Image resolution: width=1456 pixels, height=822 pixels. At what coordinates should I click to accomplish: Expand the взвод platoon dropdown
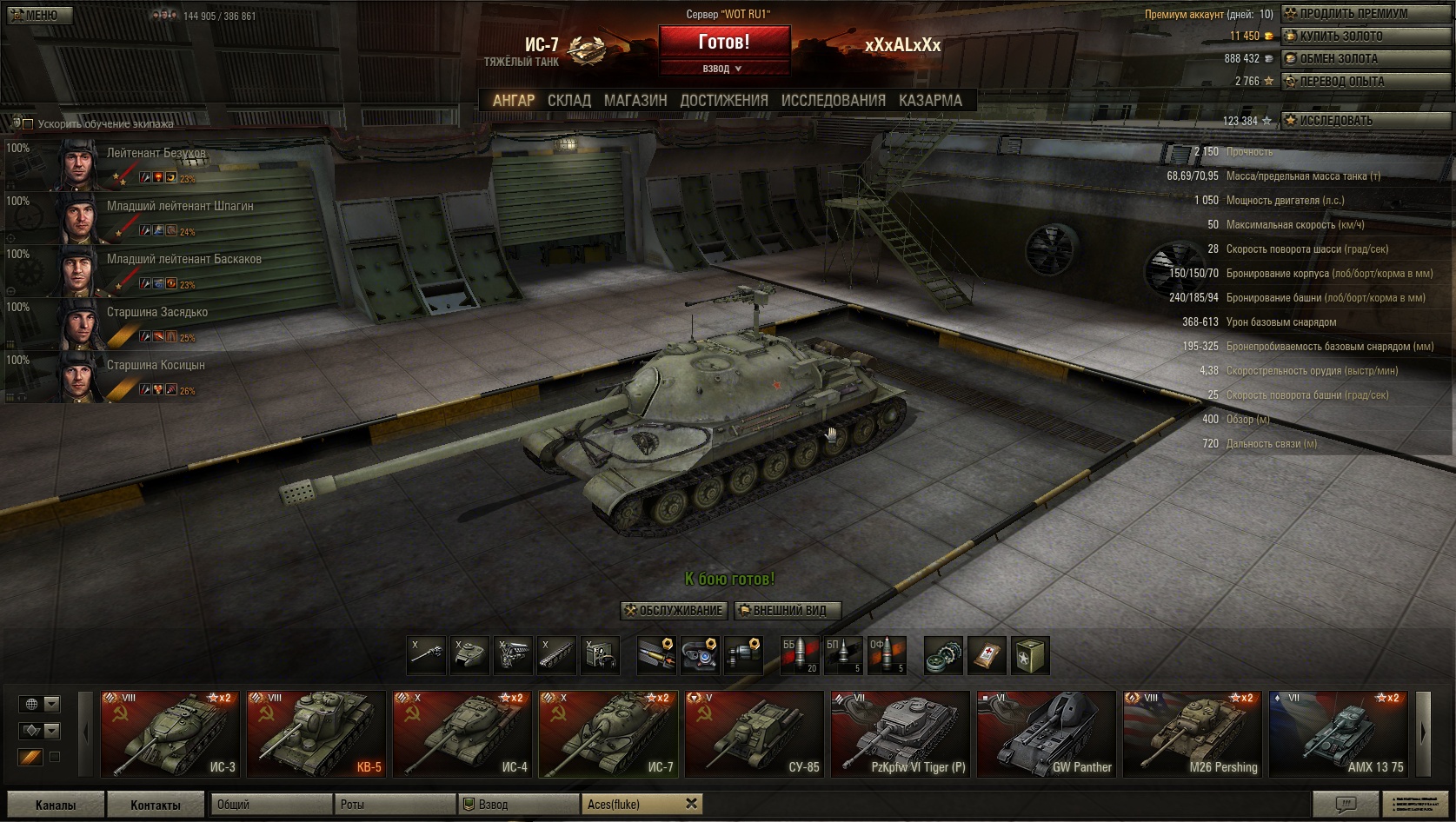[x=722, y=69]
